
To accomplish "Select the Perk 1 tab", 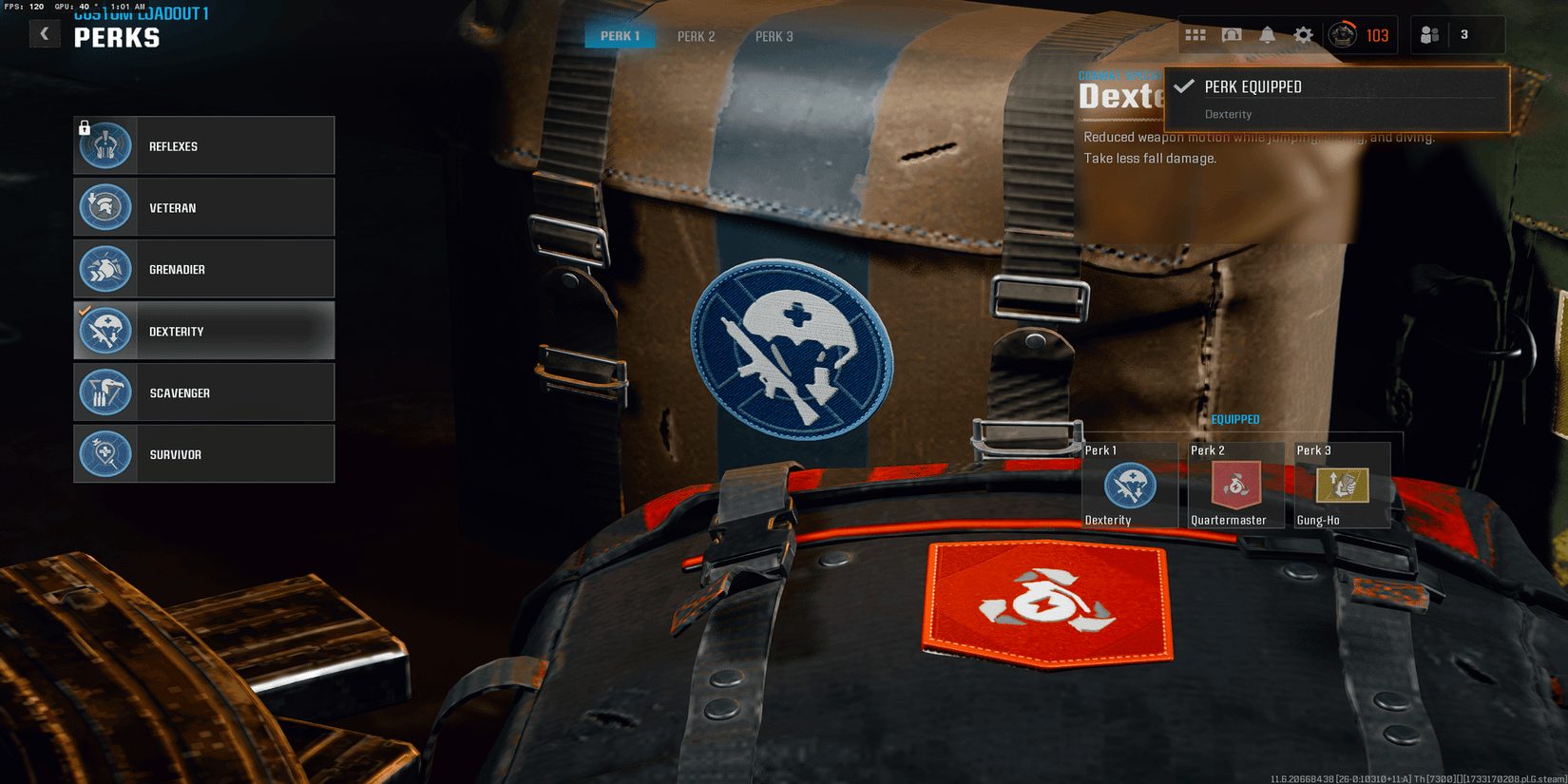I will 620,36.
